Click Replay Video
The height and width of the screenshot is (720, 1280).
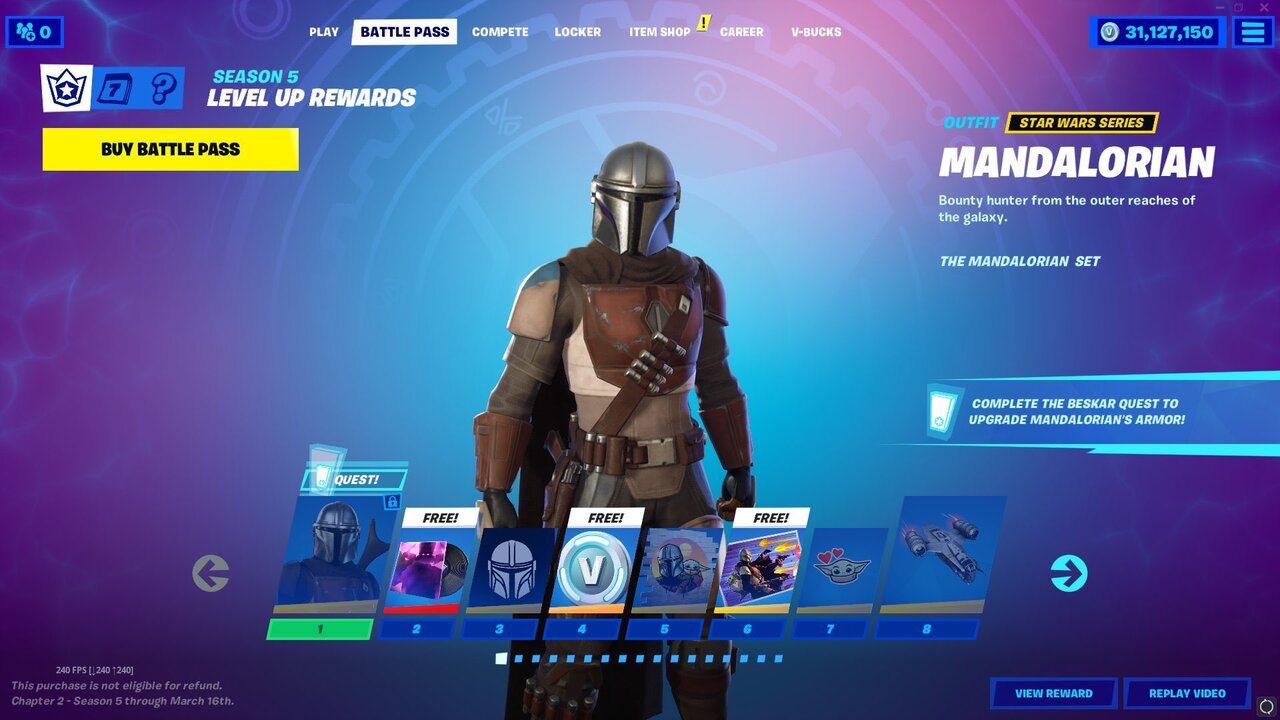coord(1189,693)
